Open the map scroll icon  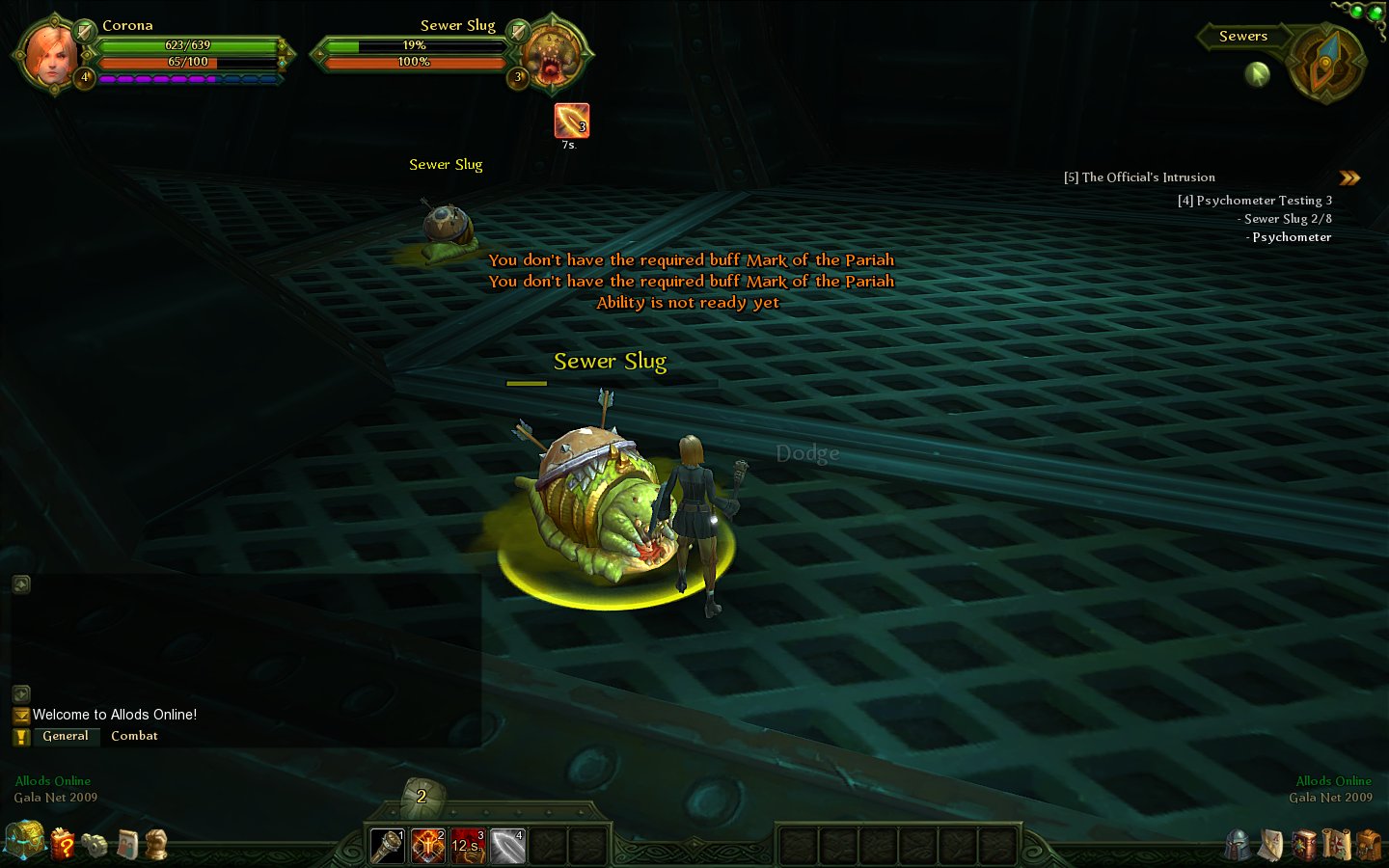click(x=1336, y=845)
